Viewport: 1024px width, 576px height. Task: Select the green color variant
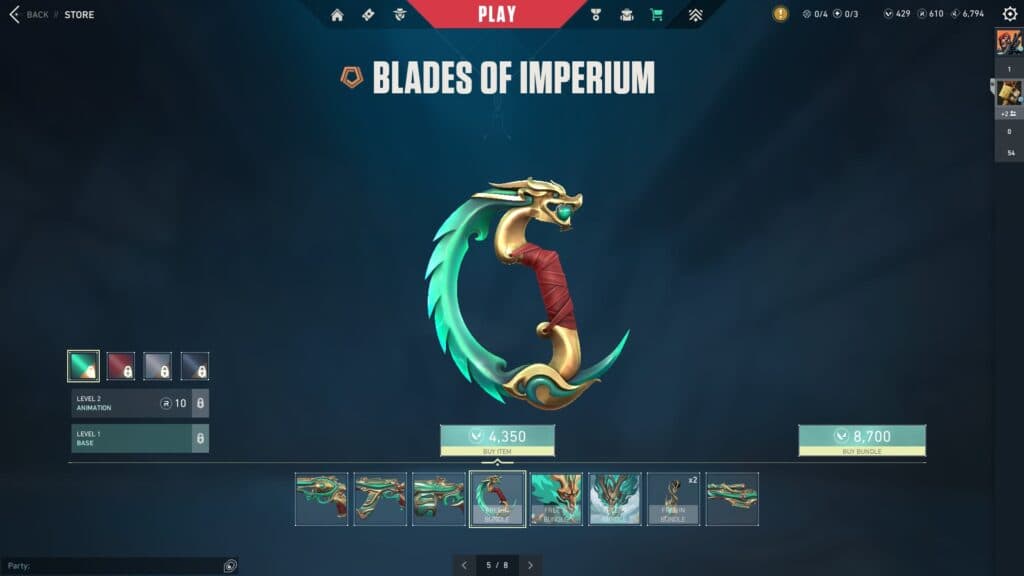(83, 366)
